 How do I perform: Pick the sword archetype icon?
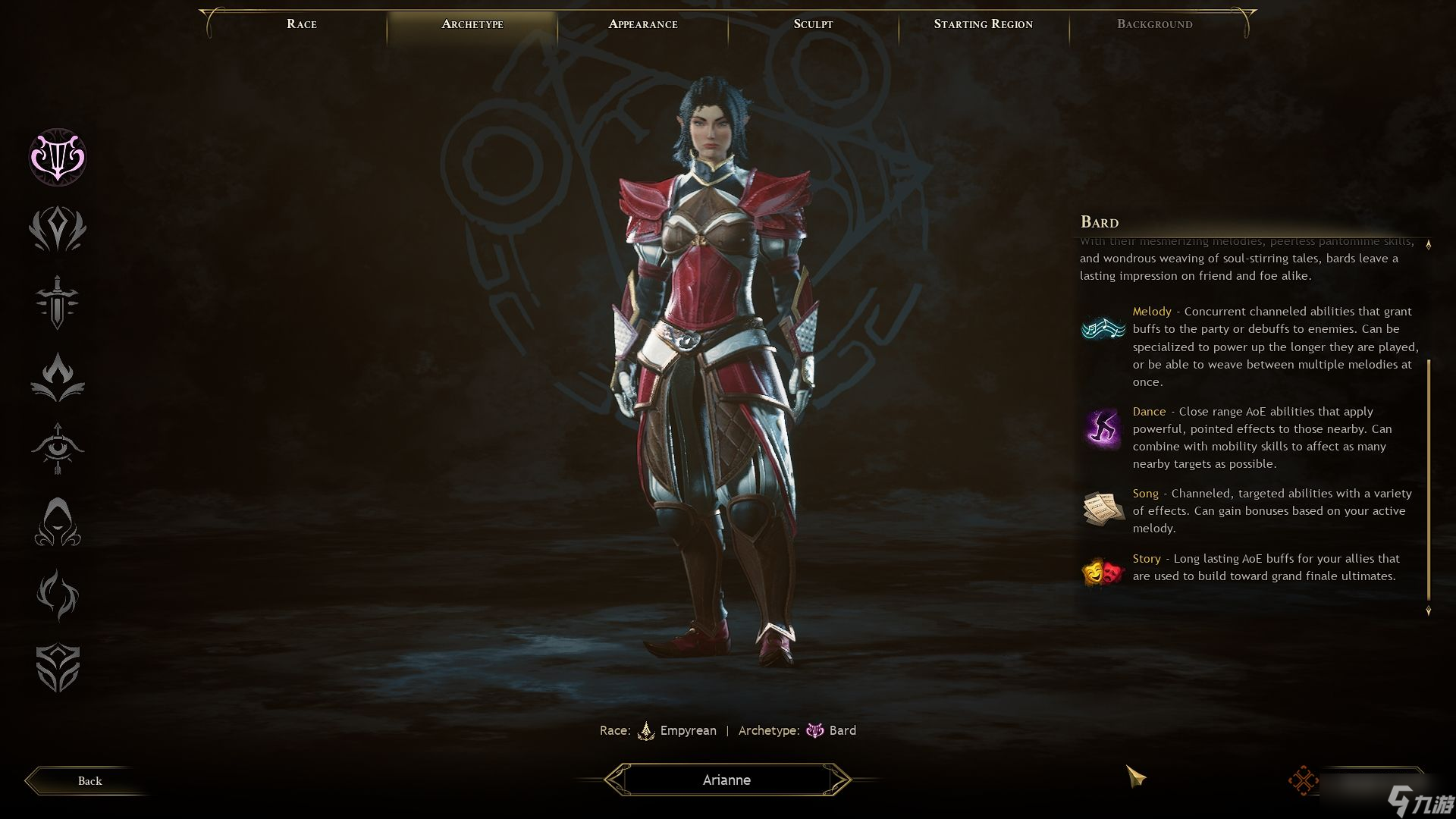point(58,302)
